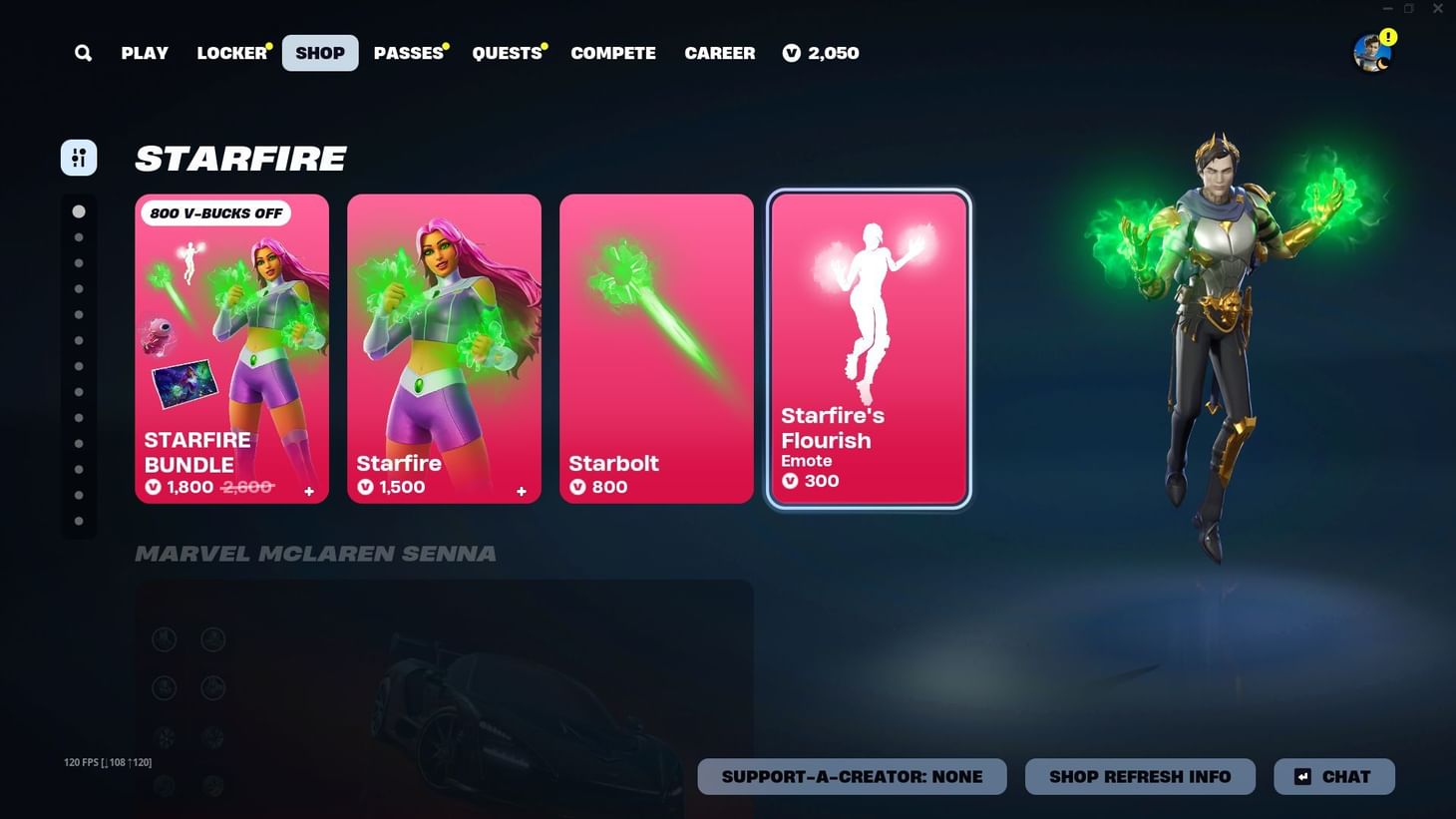Click the plus icon on the Starfire outfit card
This screenshot has width=1456, height=819.
tap(521, 491)
